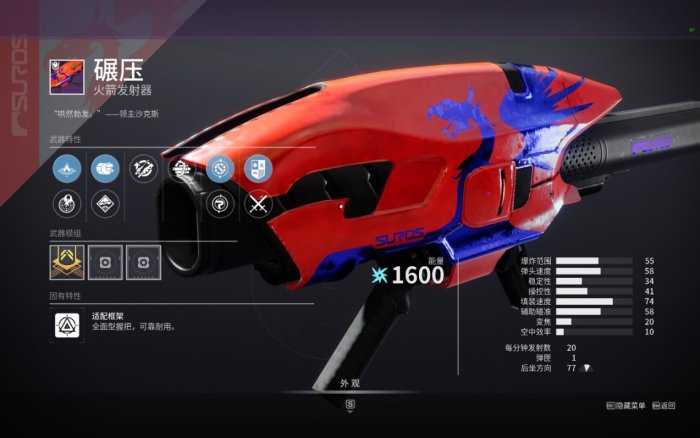The image size is (700, 438).
Task: Open the gold chevron weapon mod slot
Action: click(67, 260)
